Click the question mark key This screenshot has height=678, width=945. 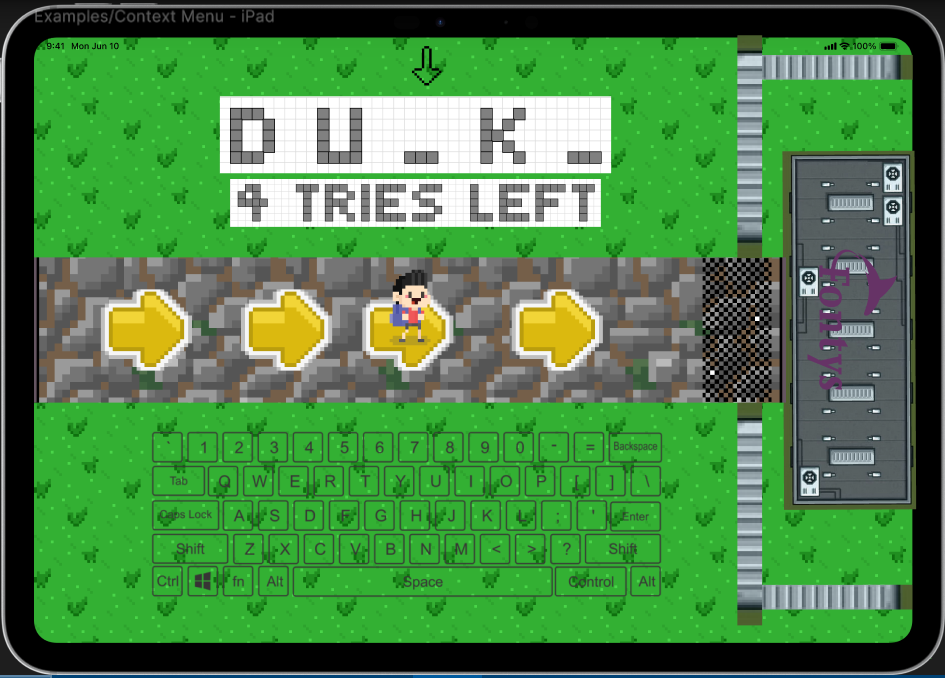(566, 549)
